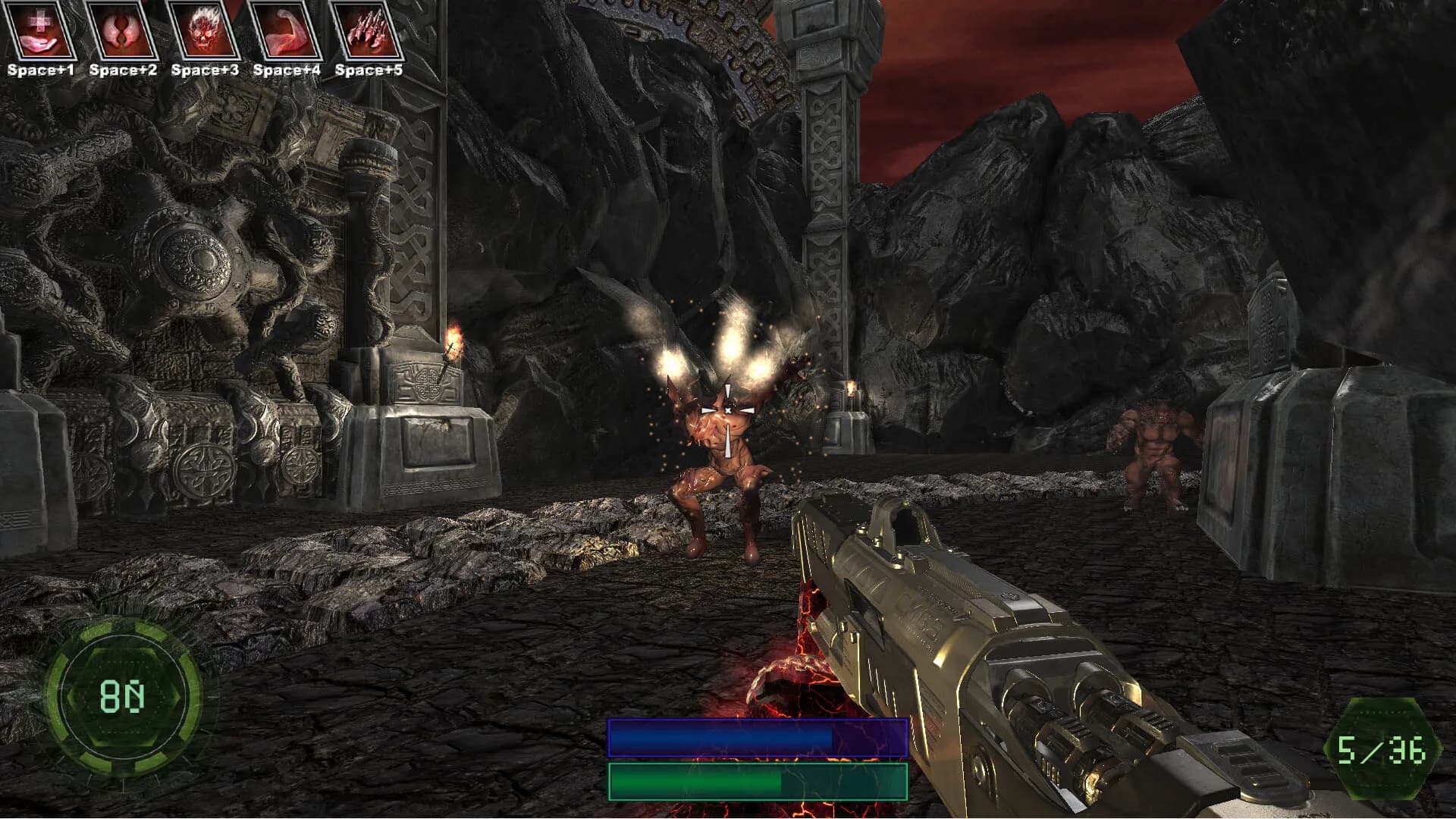The height and width of the screenshot is (819, 1456).
Task: Click the Space+5 keybind label
Action: point(369,71)
